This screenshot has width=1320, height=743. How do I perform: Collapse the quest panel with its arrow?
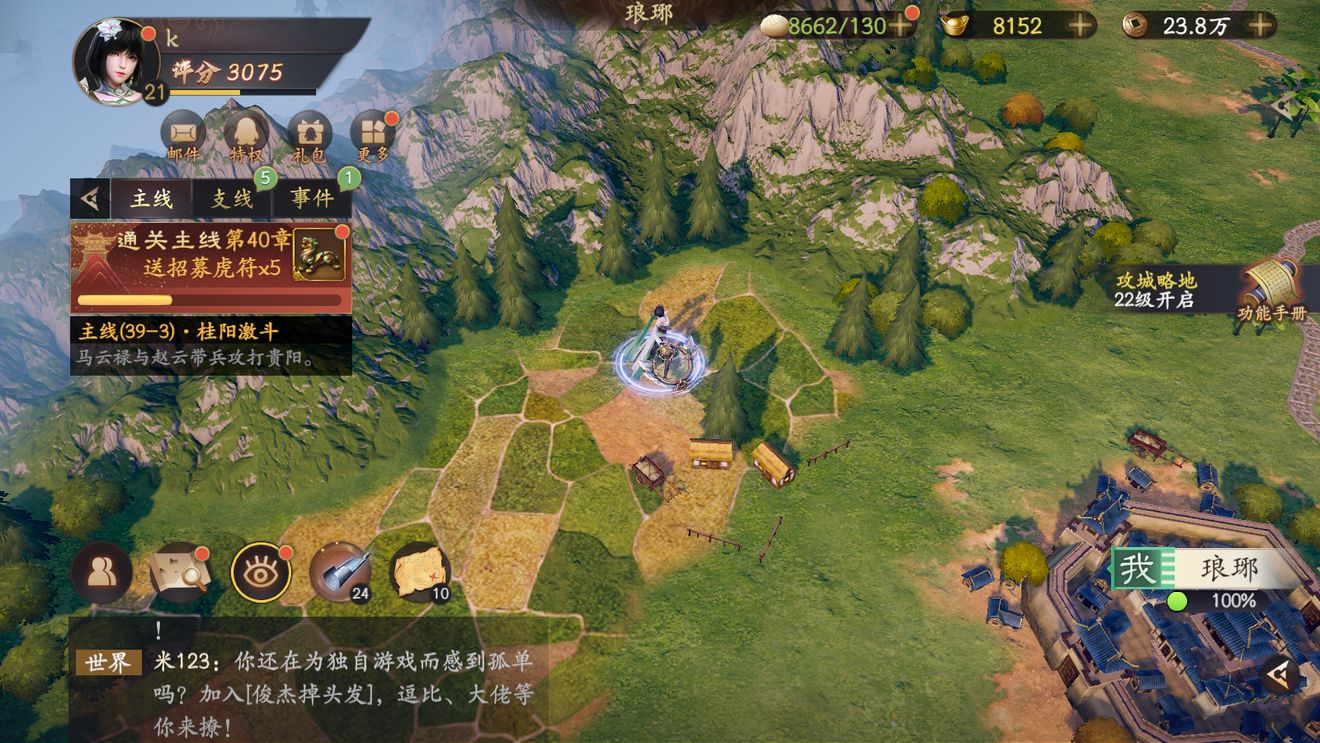coord(90,196)
